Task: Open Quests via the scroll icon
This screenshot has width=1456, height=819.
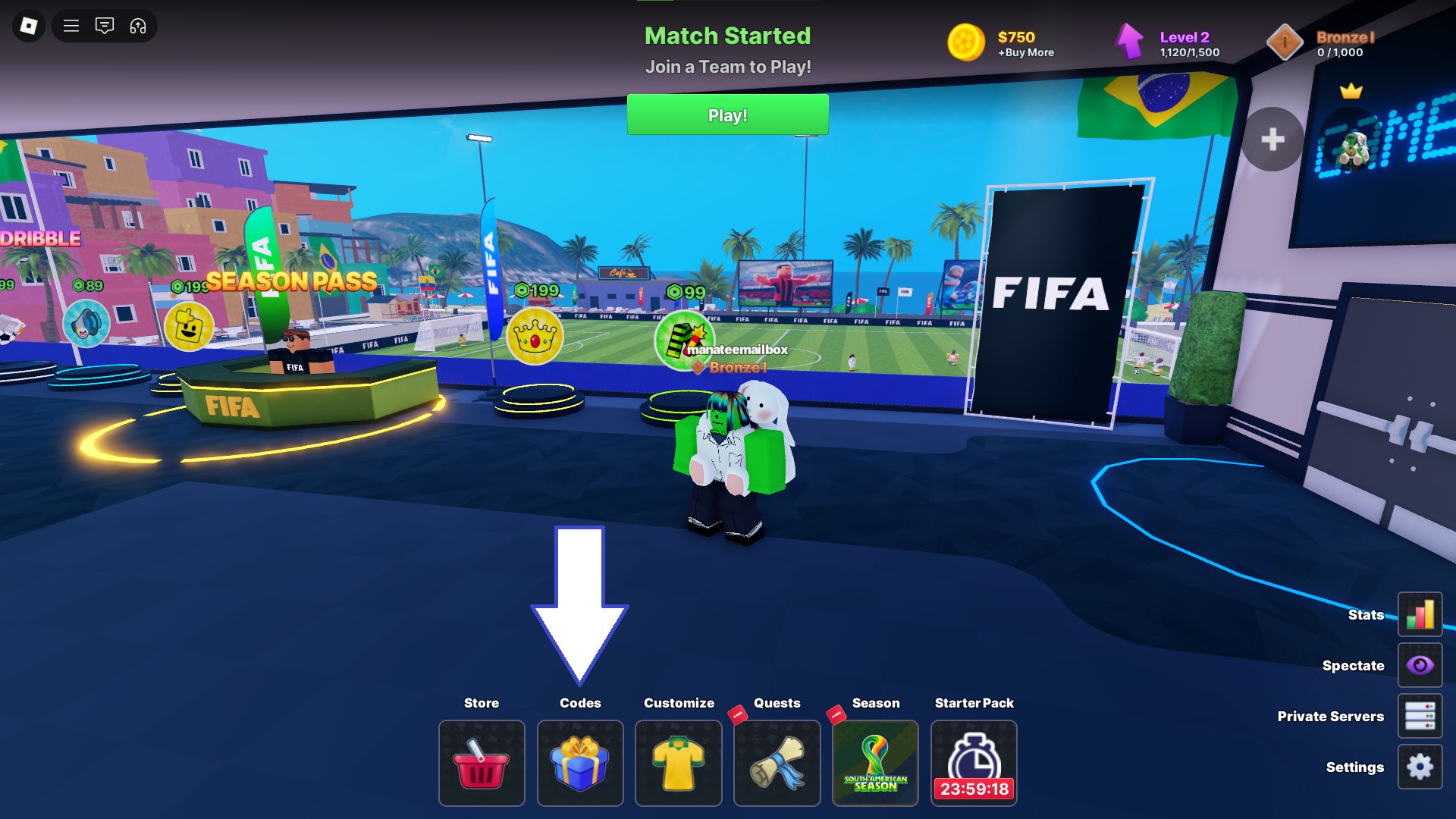Action: tap(777, 763)
